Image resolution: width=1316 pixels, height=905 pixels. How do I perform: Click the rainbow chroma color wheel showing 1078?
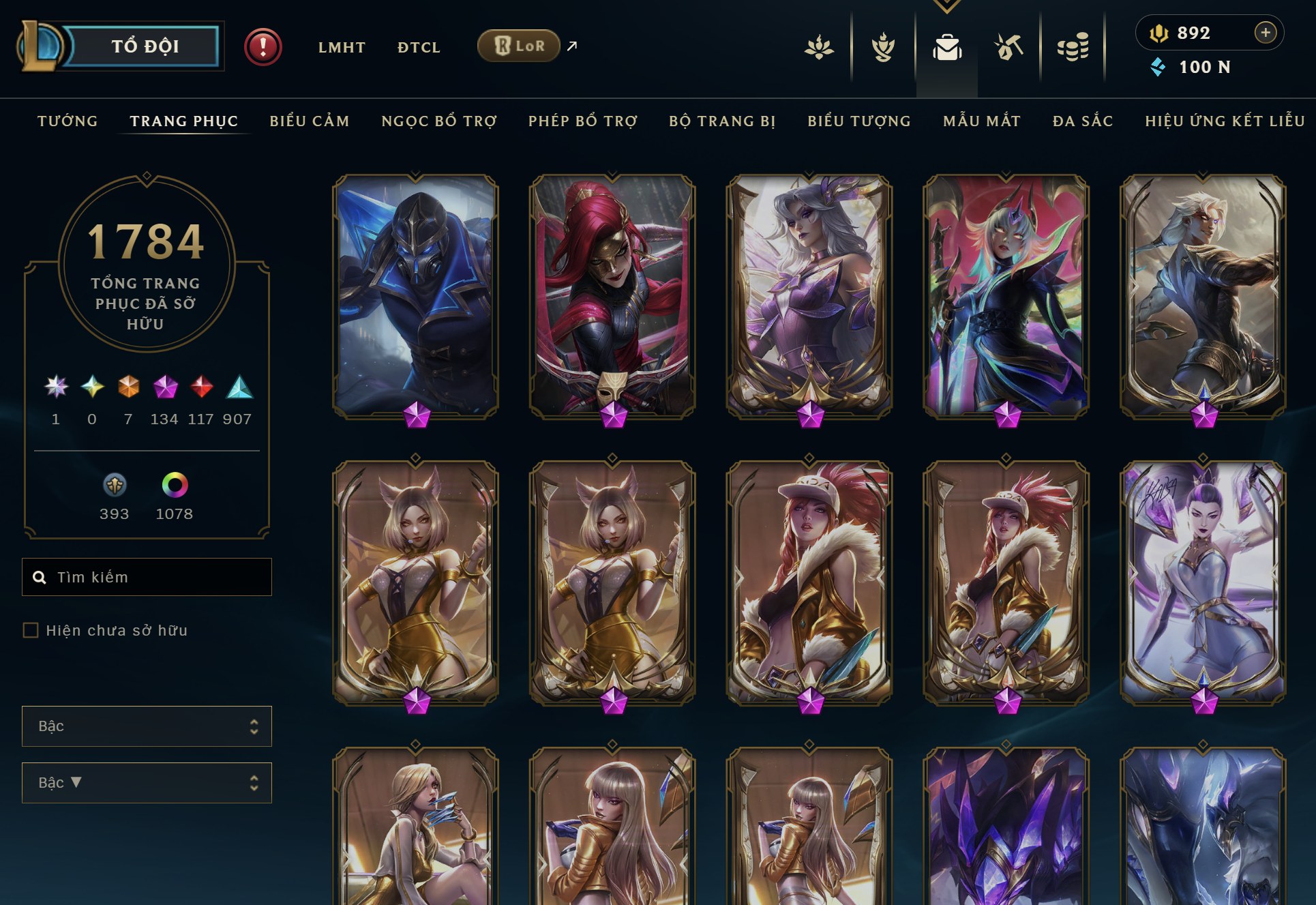(x=175, y=486)
